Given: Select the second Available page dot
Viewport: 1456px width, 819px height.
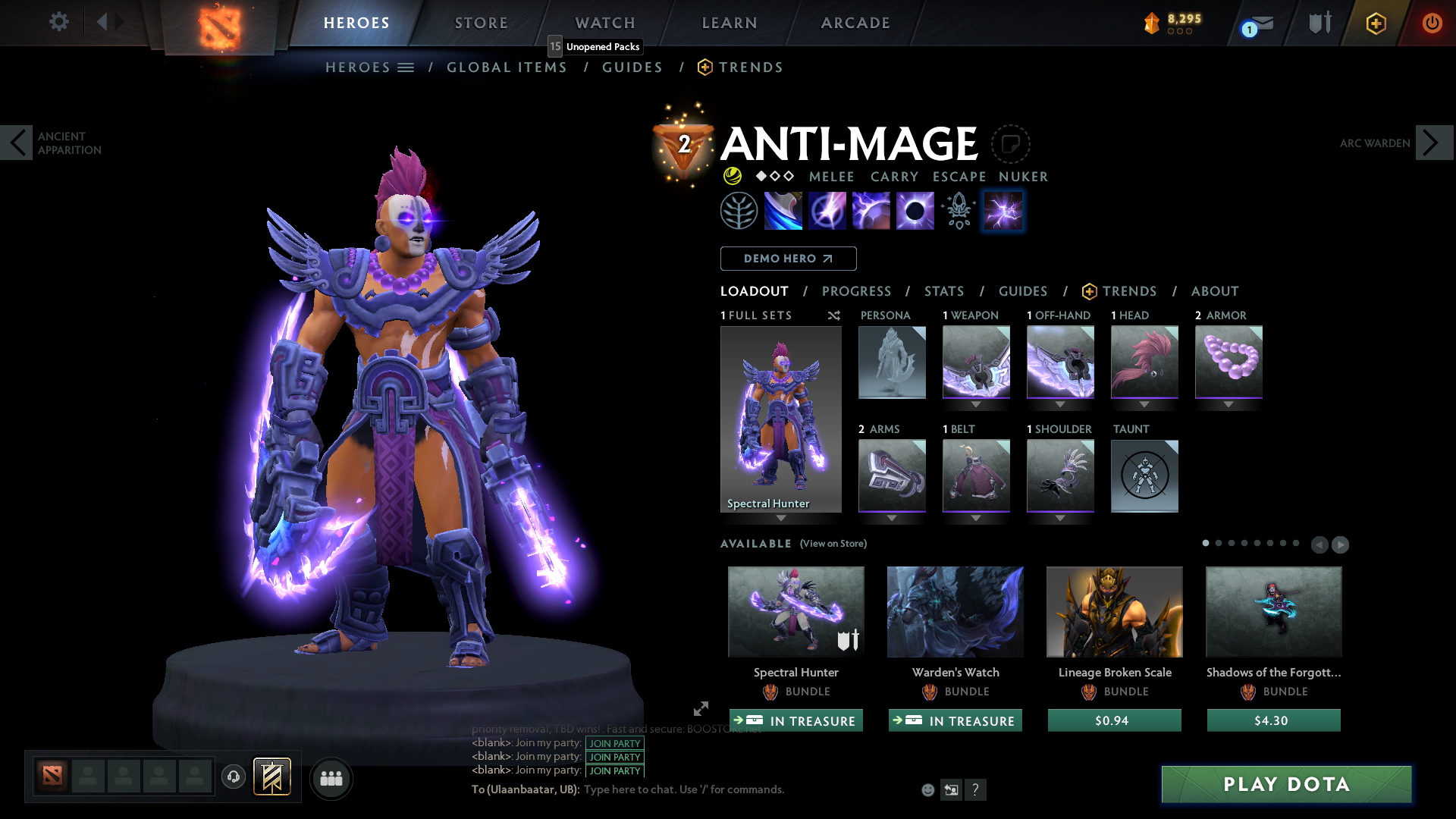Looking at the screenshot, I should pos(1219,544).
